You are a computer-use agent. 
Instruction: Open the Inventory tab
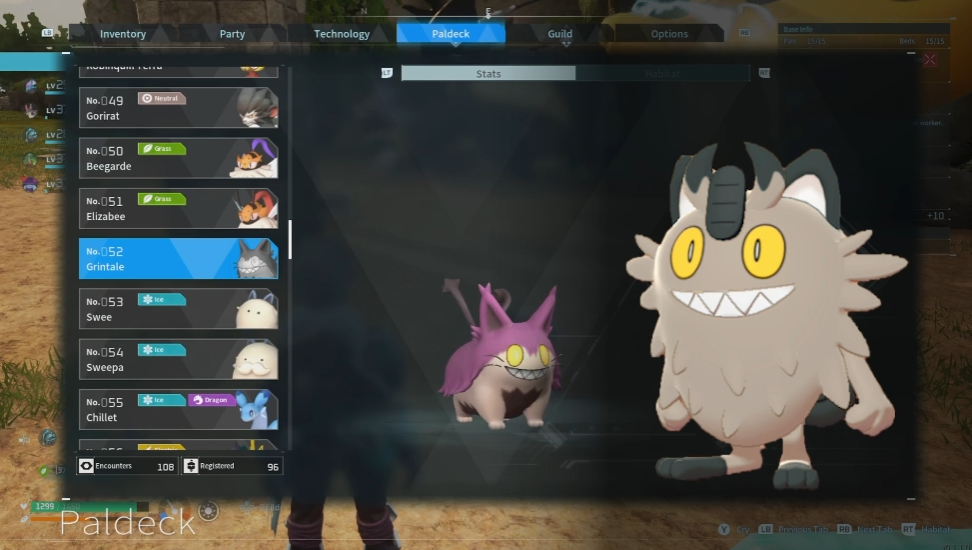coord(123,34)
